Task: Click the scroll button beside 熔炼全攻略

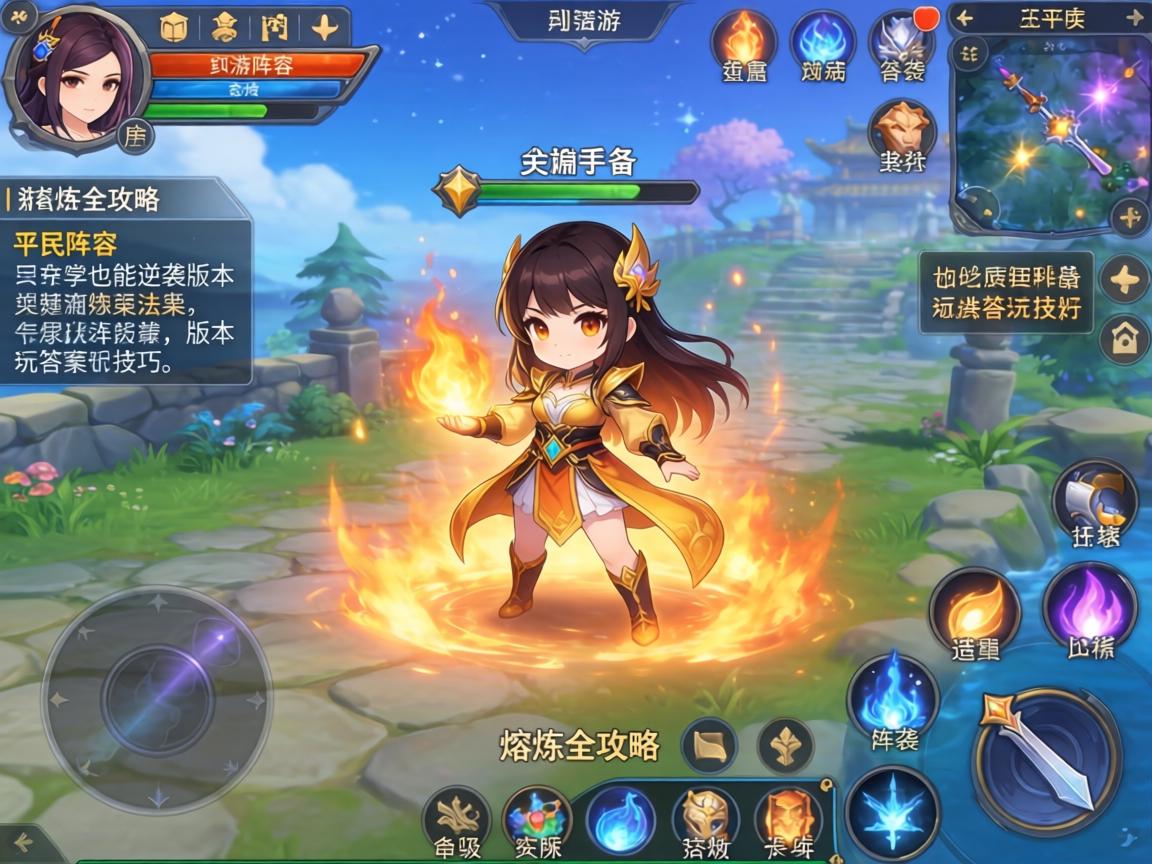Action: [x=709, y=746]
